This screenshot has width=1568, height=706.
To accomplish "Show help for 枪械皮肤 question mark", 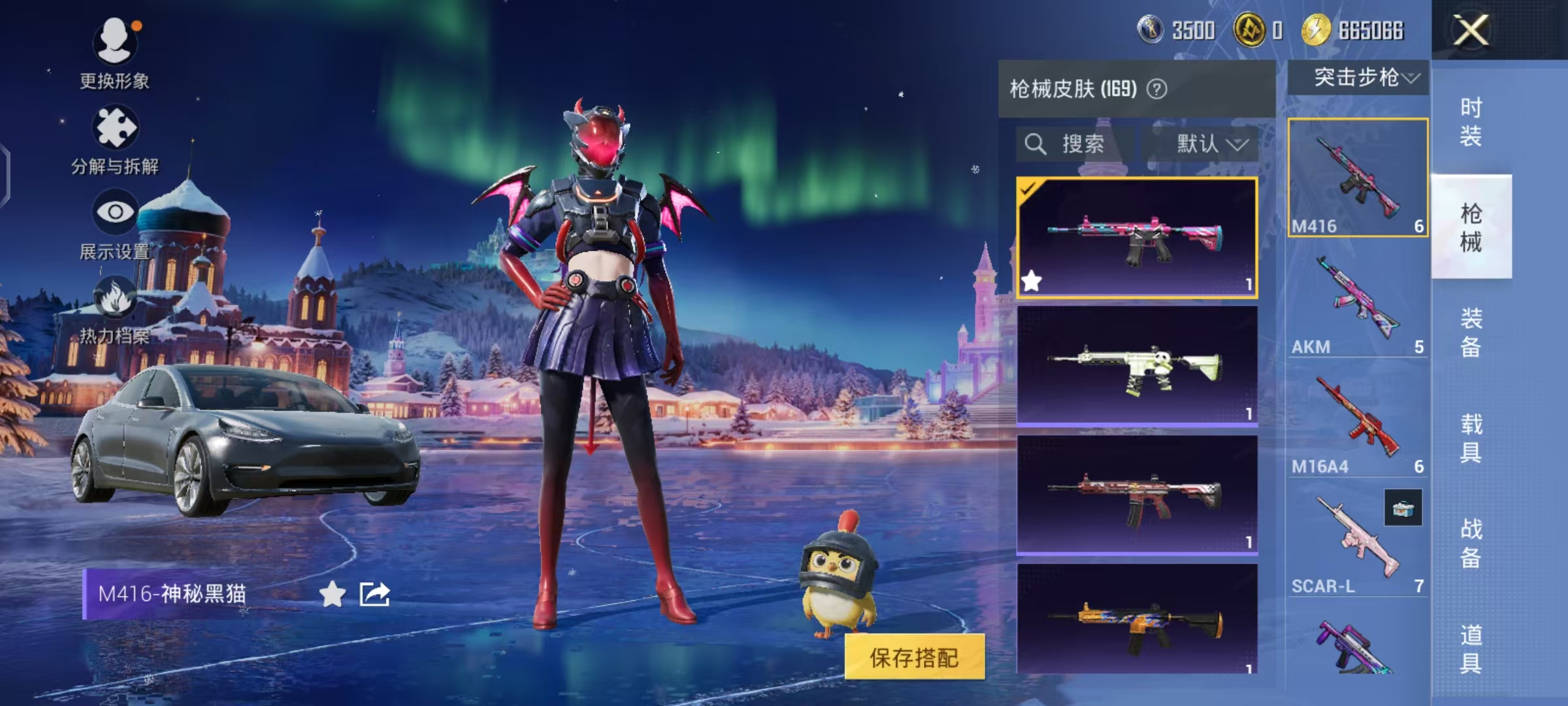I will pyautogui.click(x=1156, y=89).
